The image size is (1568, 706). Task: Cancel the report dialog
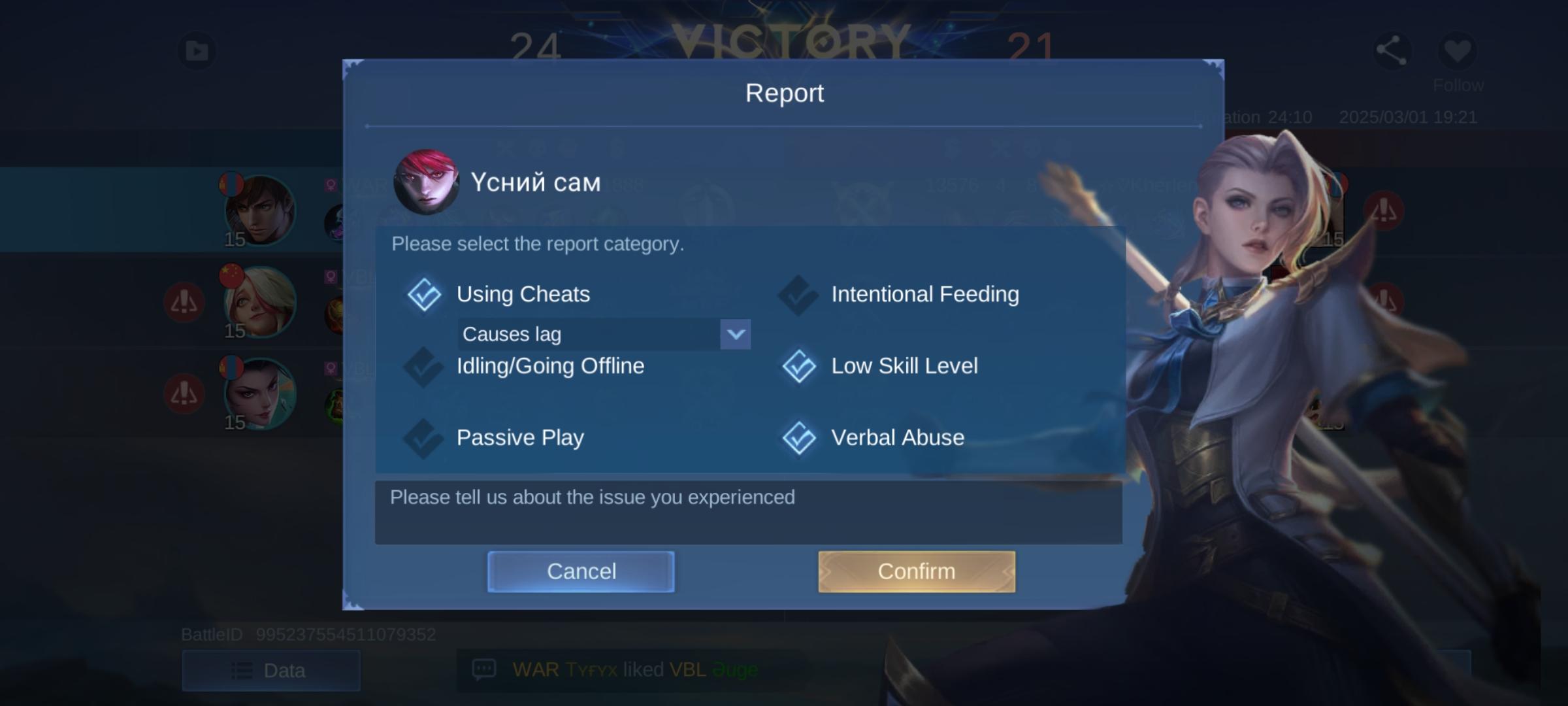[x=580, y=571]
